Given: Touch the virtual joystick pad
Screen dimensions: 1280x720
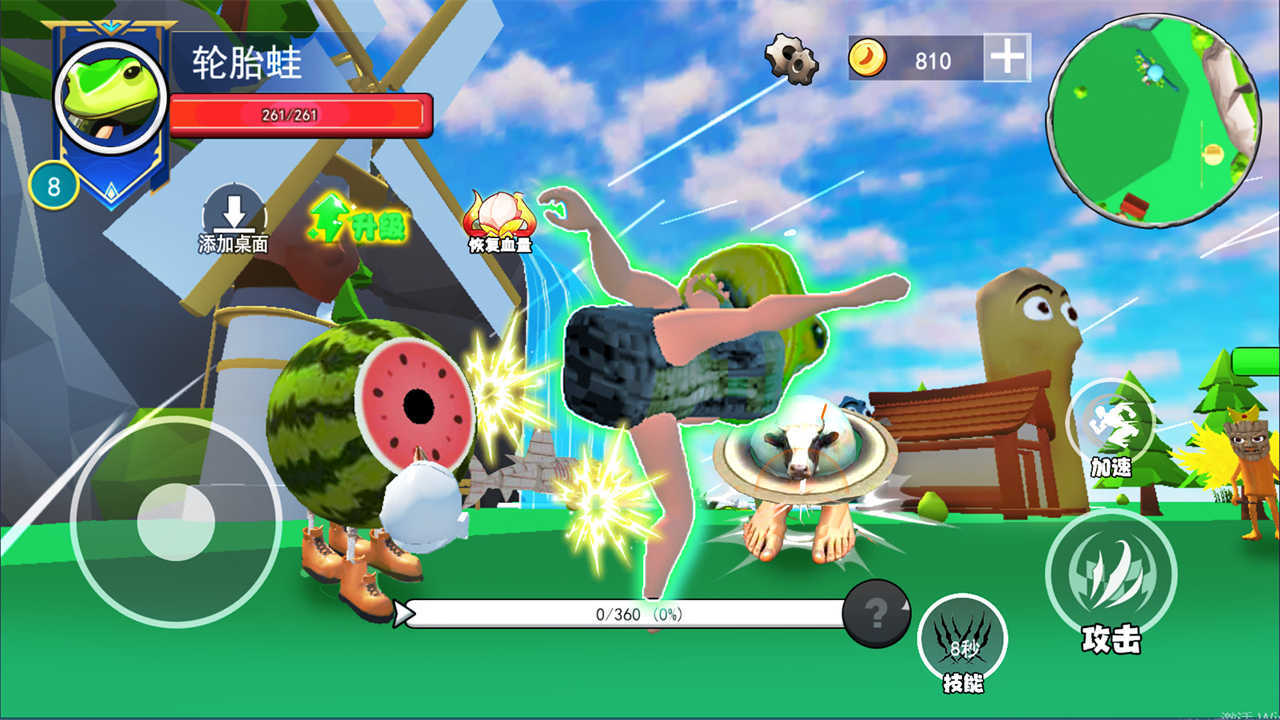Looking at the screenshot, I should tap(176, 522).
